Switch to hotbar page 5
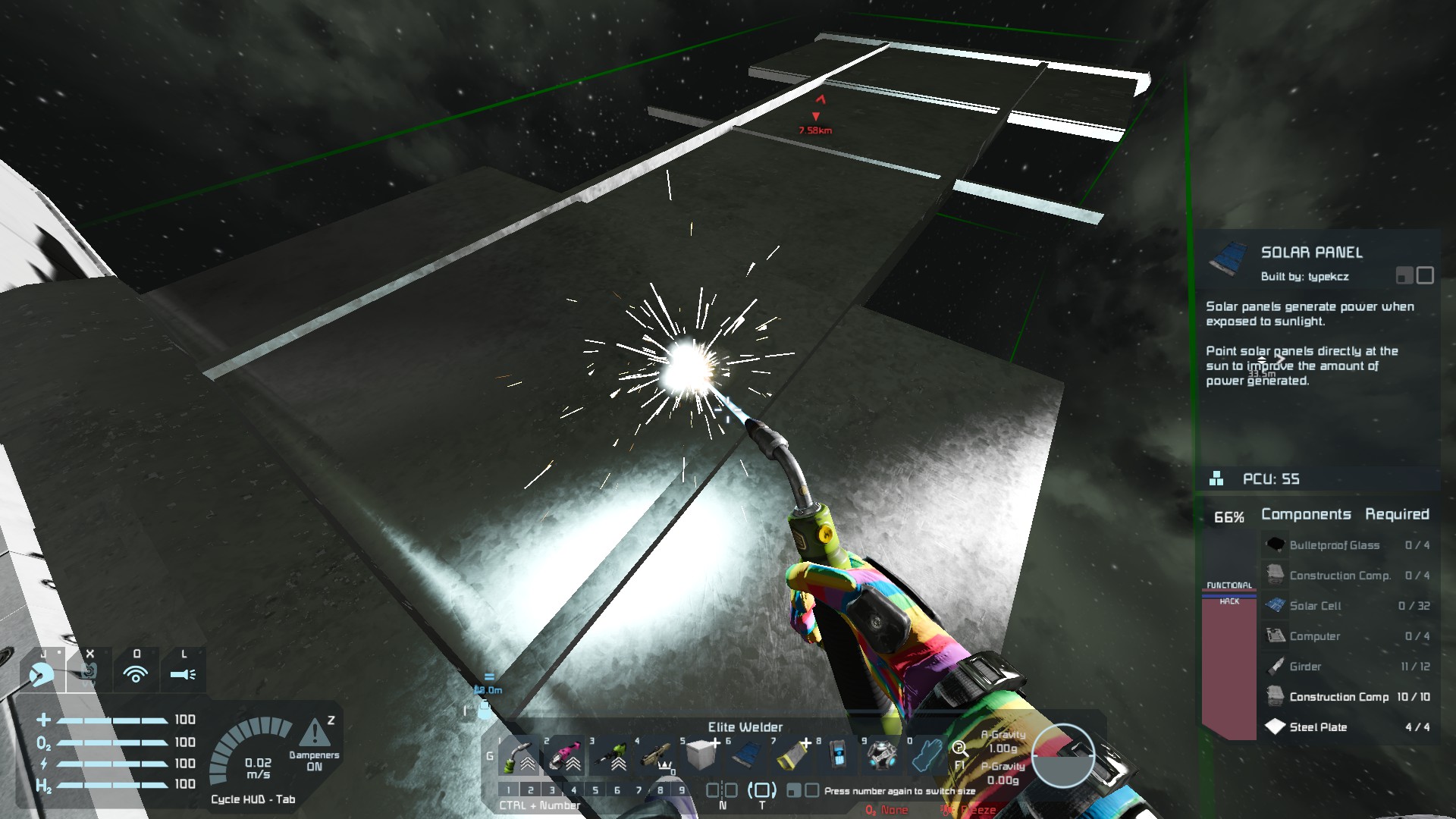This screenshot has height=819, width=1456. pos(595,790)
